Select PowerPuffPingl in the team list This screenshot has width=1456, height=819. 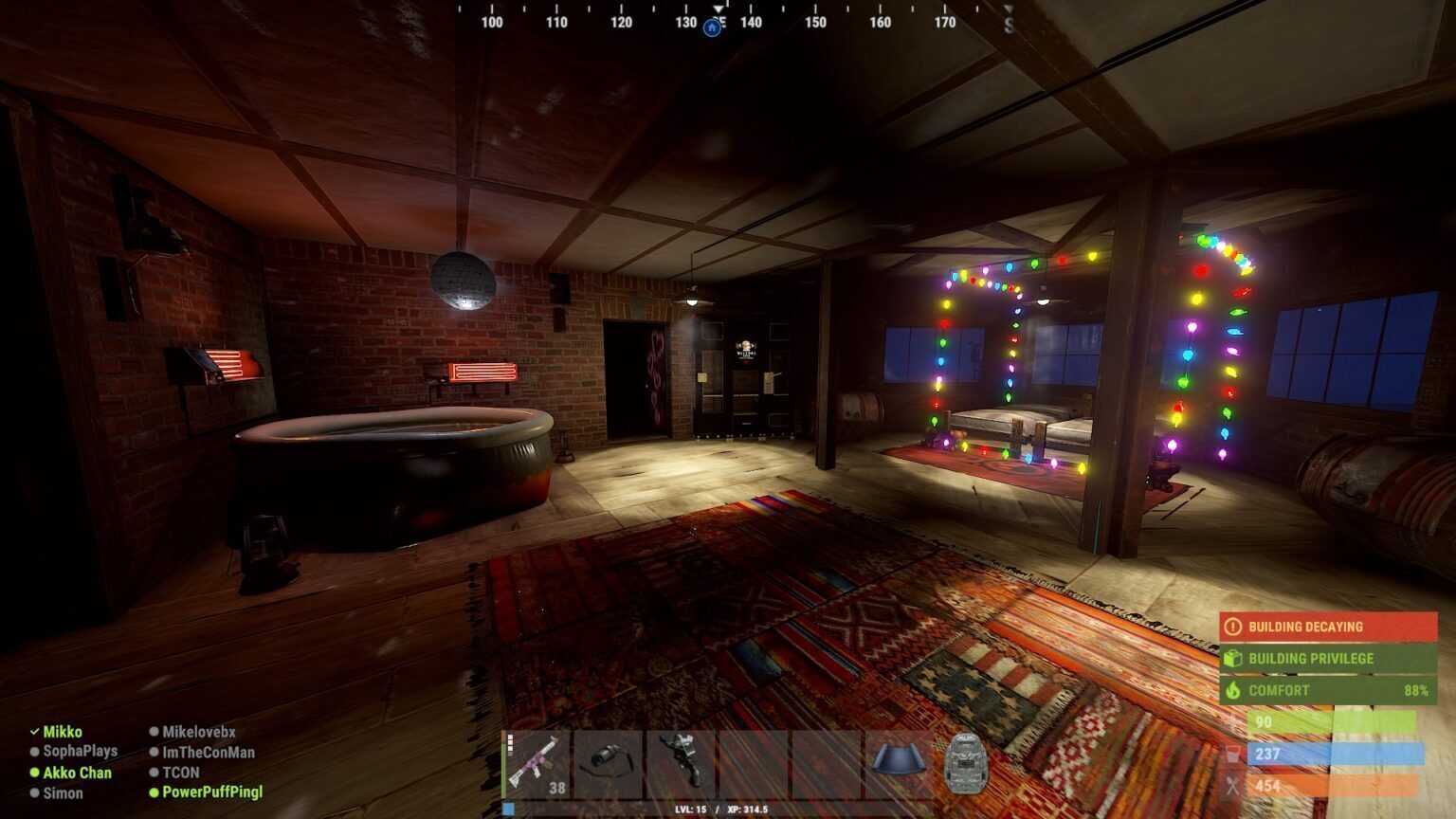pos(212,792)
